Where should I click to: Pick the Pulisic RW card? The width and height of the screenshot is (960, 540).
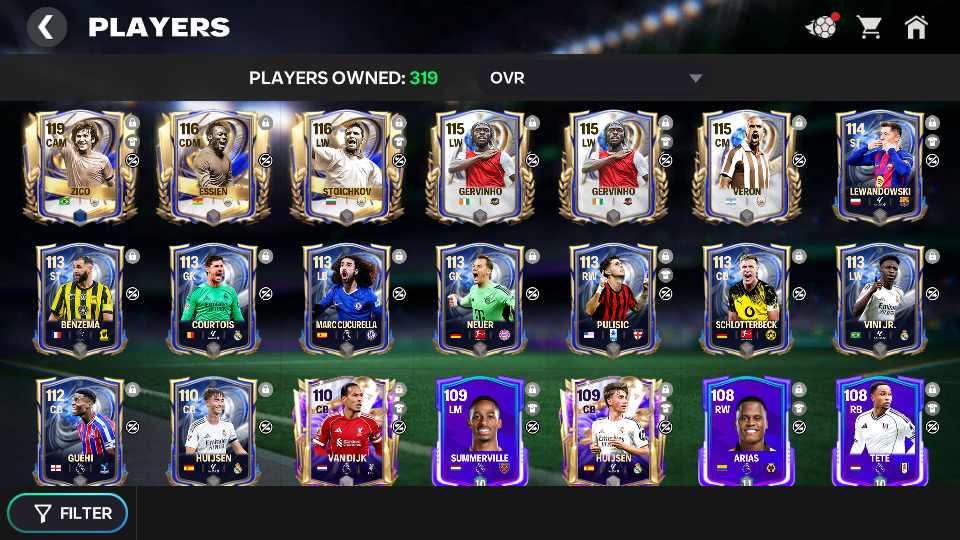(612, 298)
